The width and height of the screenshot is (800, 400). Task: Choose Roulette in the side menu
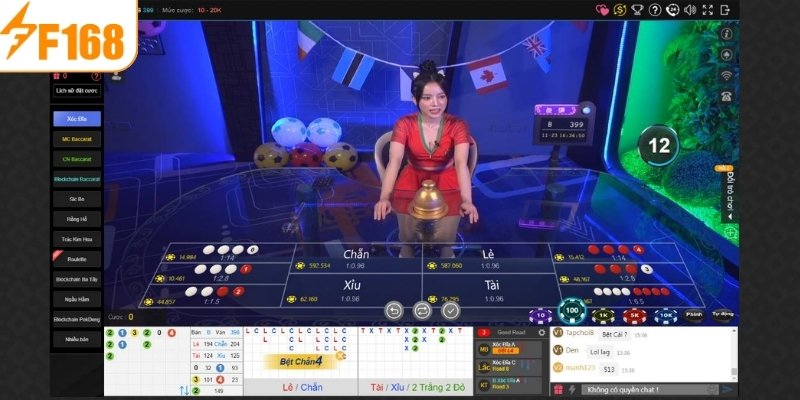tap(77, 259)
